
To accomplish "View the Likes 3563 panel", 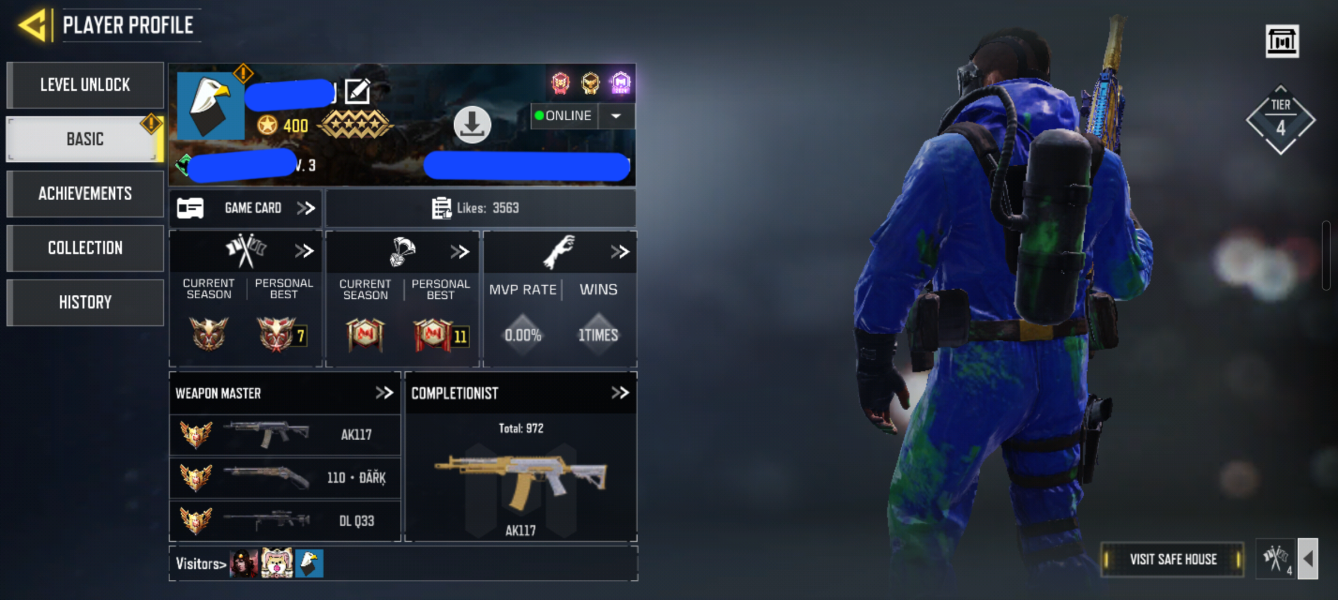I will (480, 208).
